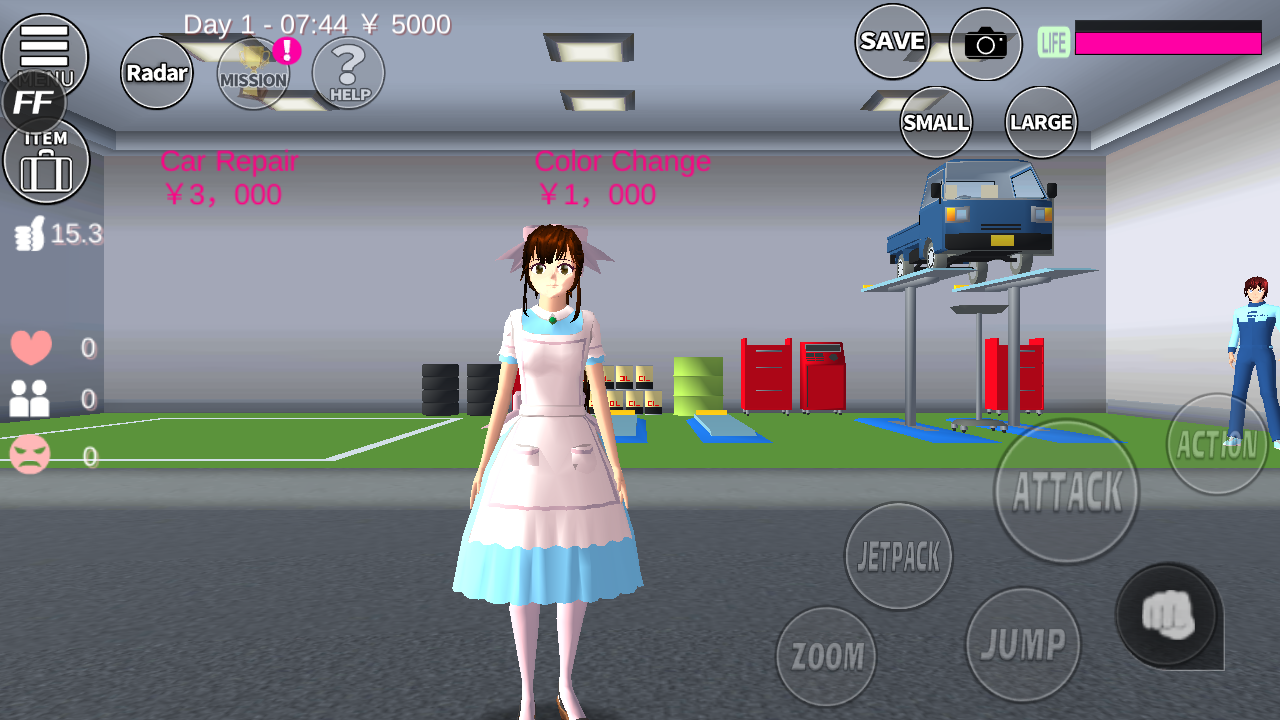Open the MISSION trophy button

pyautogui.click(x=253, y=73)
